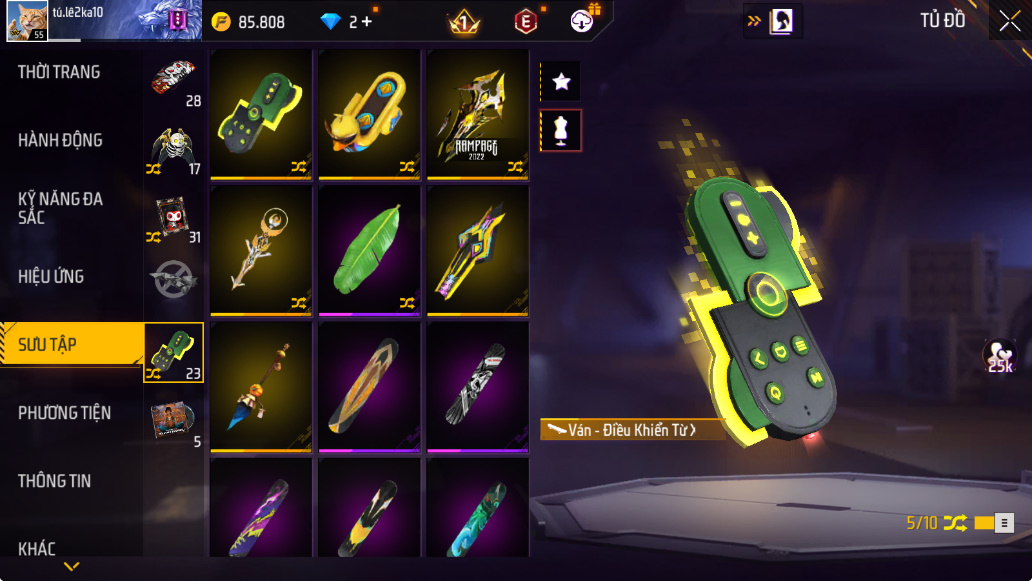Screen dimensions: 1032x581
Task: Switch to the mannequin filter view
Action: click(561, 130)
